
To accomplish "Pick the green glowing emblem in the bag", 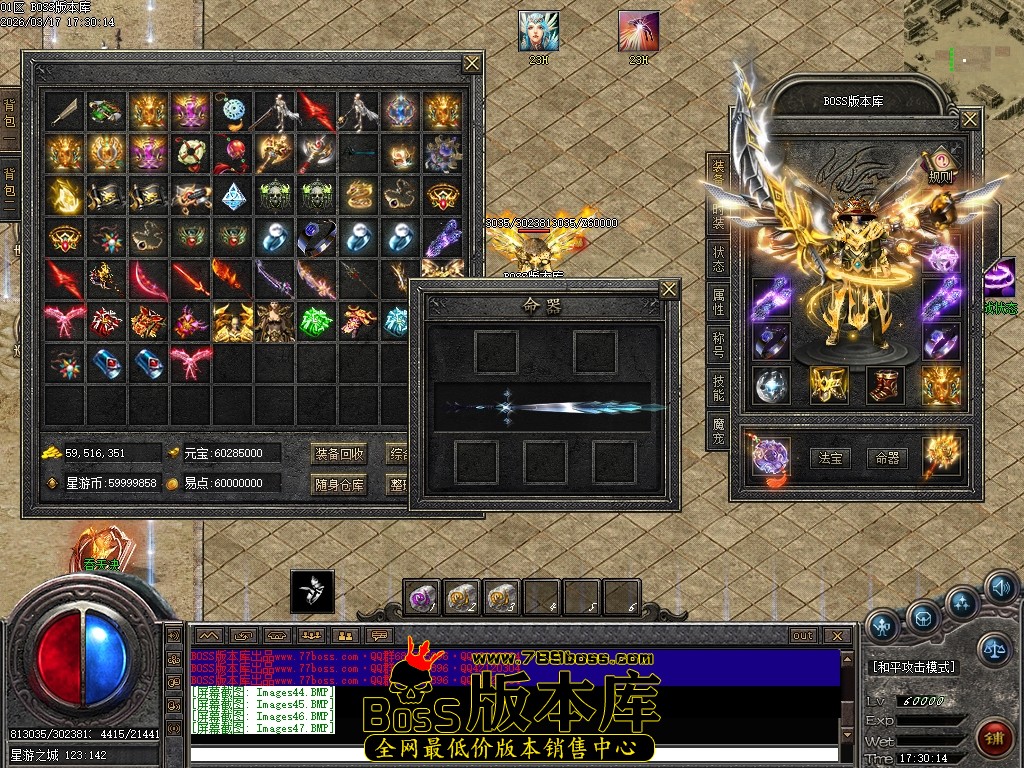I will click(x=316, y=322).
